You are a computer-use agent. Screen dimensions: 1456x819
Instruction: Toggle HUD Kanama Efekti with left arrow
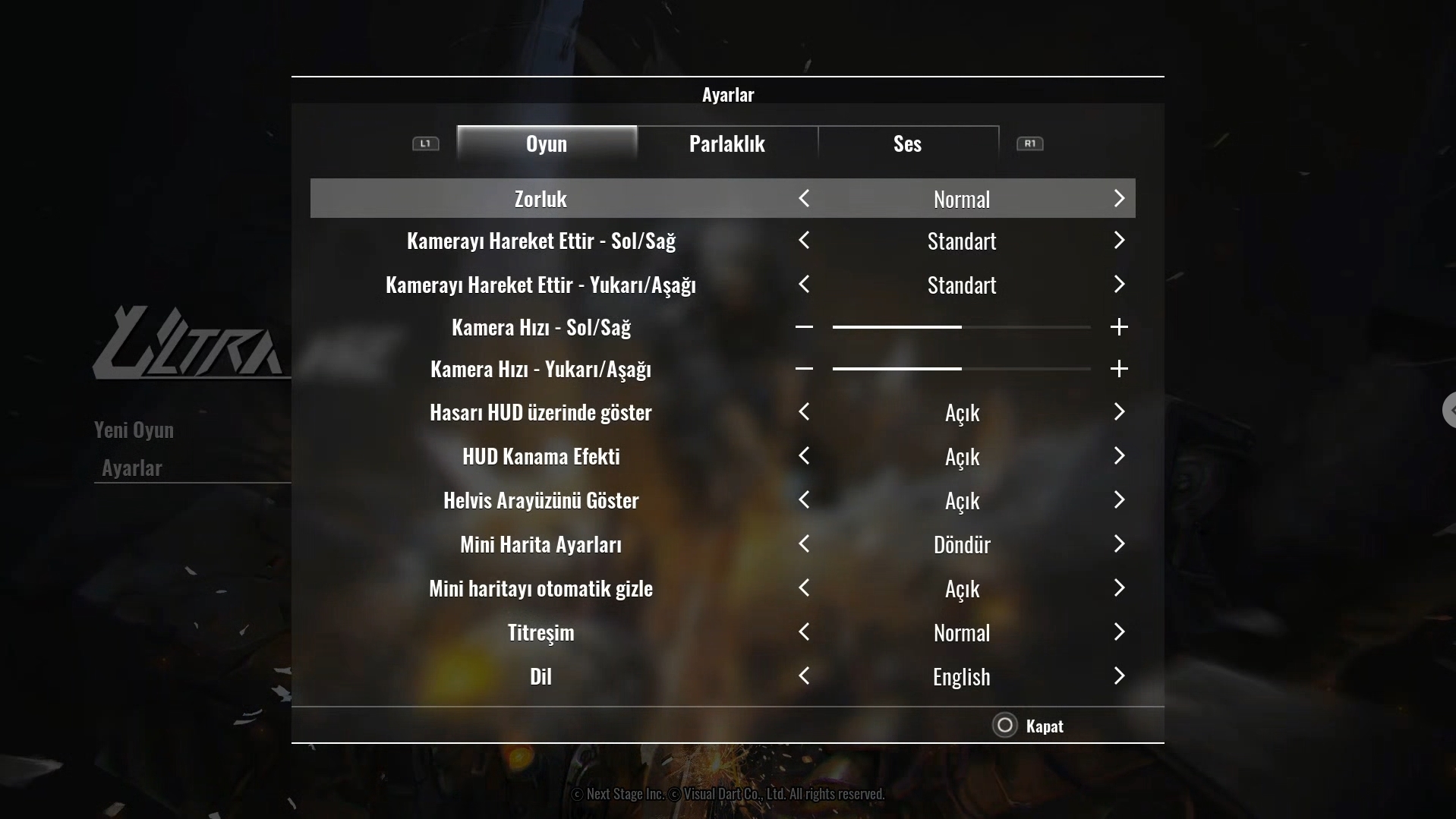tap(804, 456)
